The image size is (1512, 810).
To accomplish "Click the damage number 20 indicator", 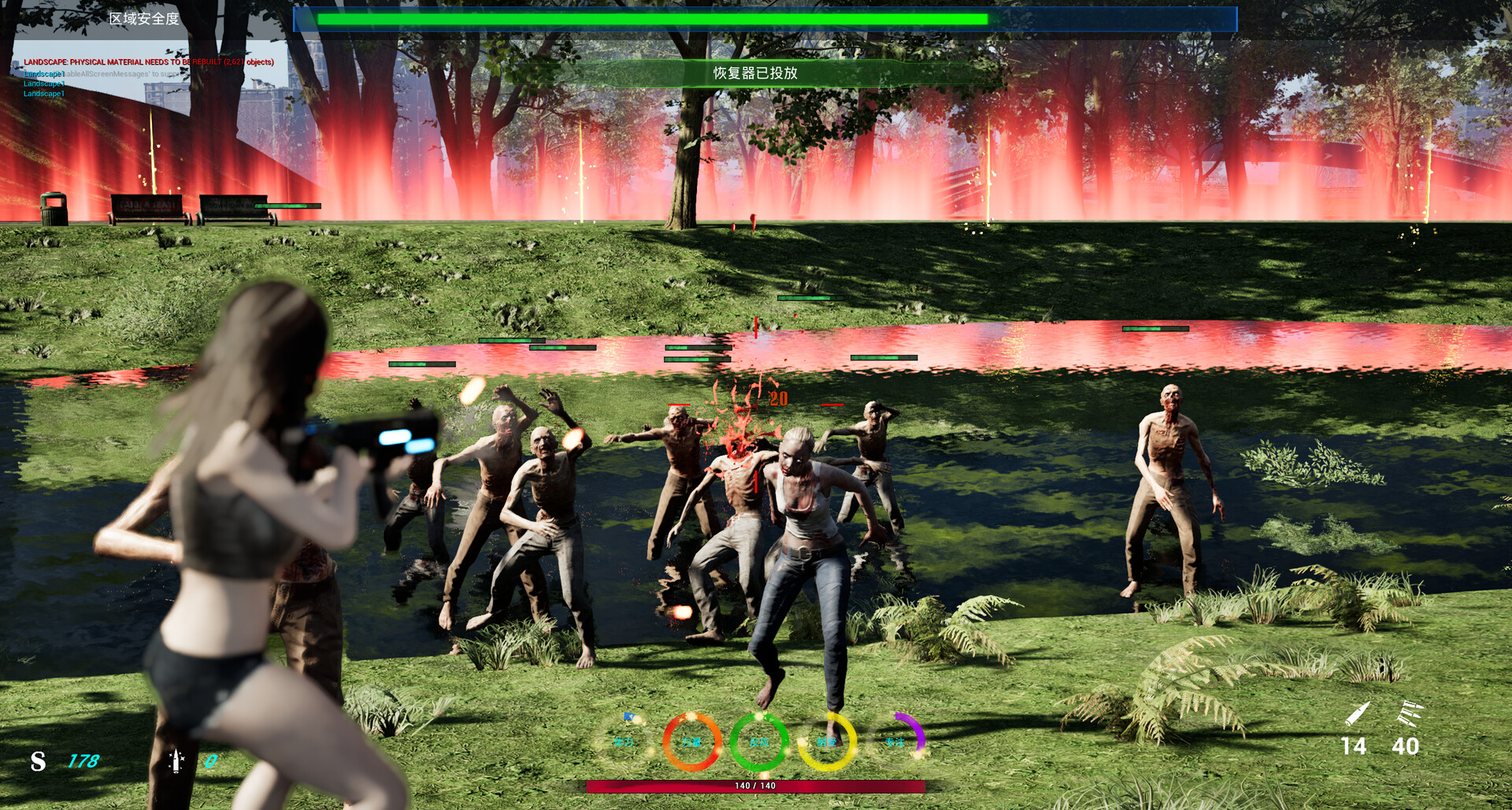I will (779, 399).
